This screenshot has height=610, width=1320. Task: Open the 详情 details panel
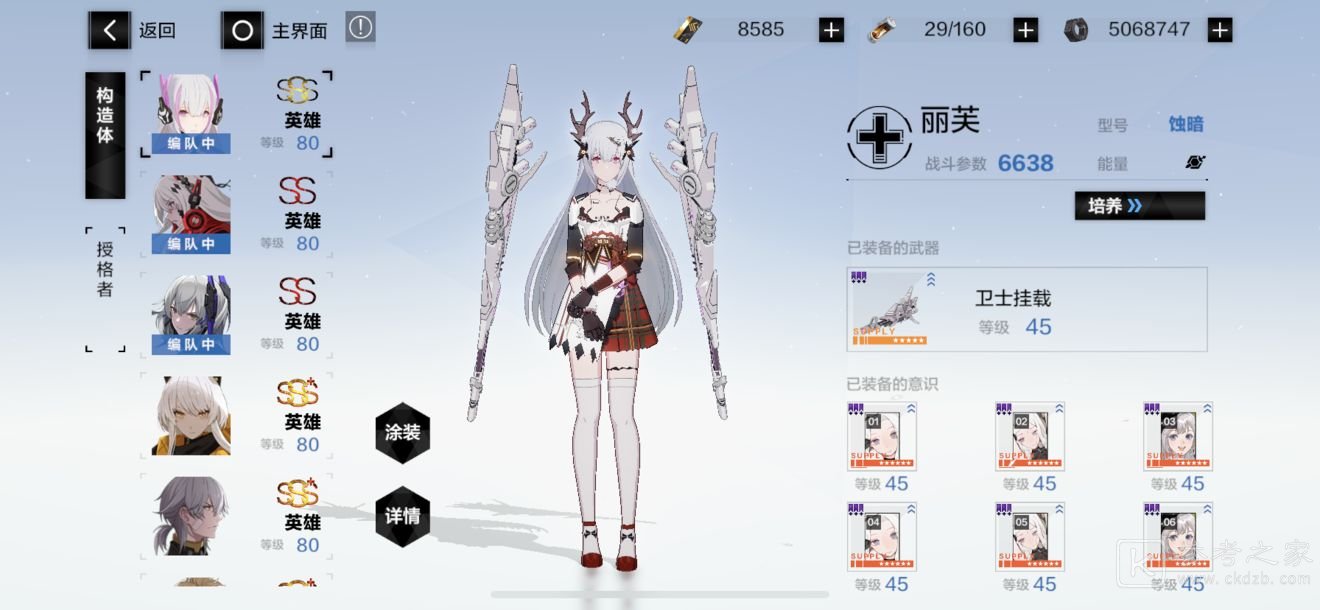tap(402, 516)
